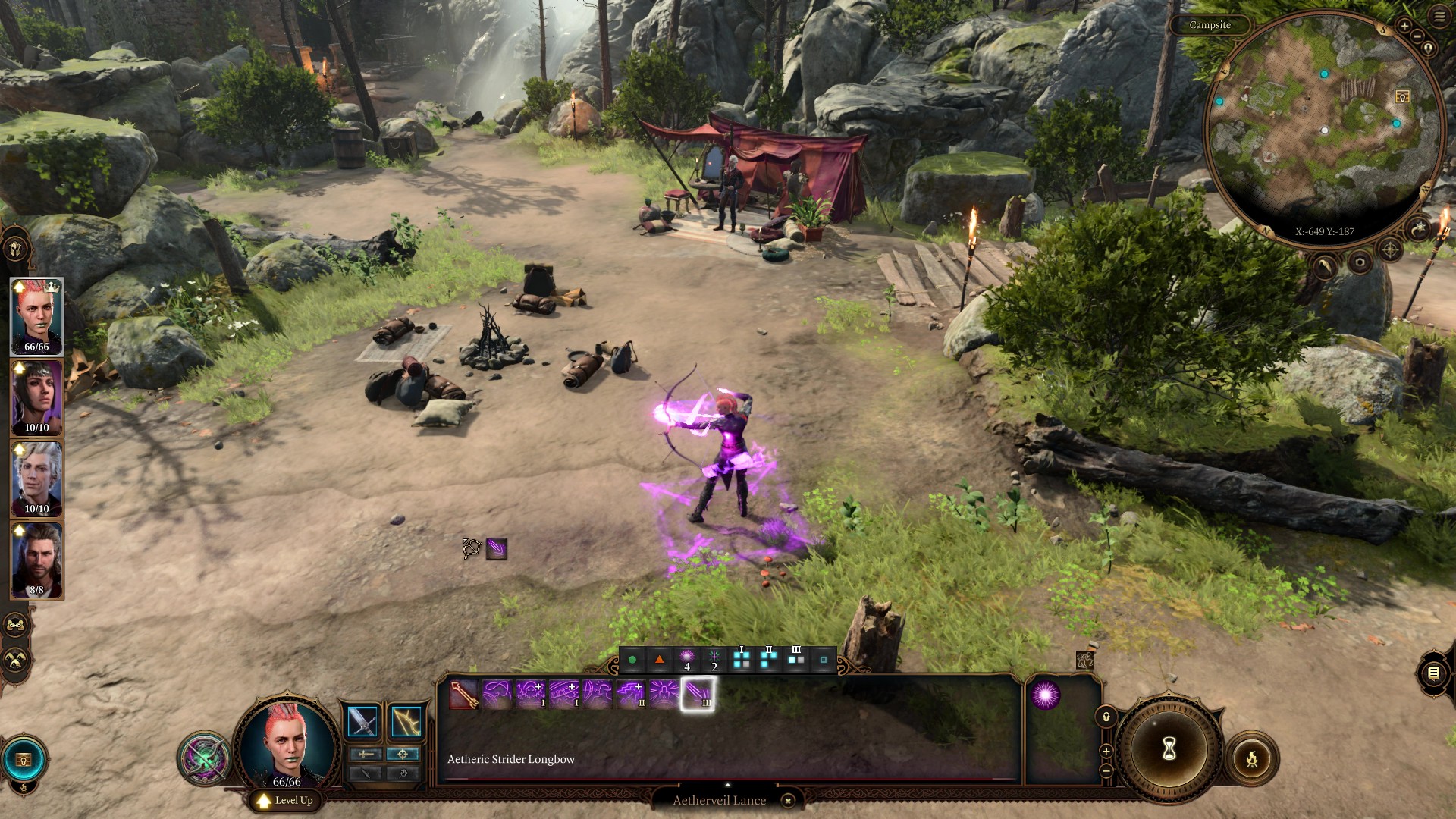Screen dimensions: 1456x819
Task: Zoom in the minimap
Action: click(x=1404, y=26)
